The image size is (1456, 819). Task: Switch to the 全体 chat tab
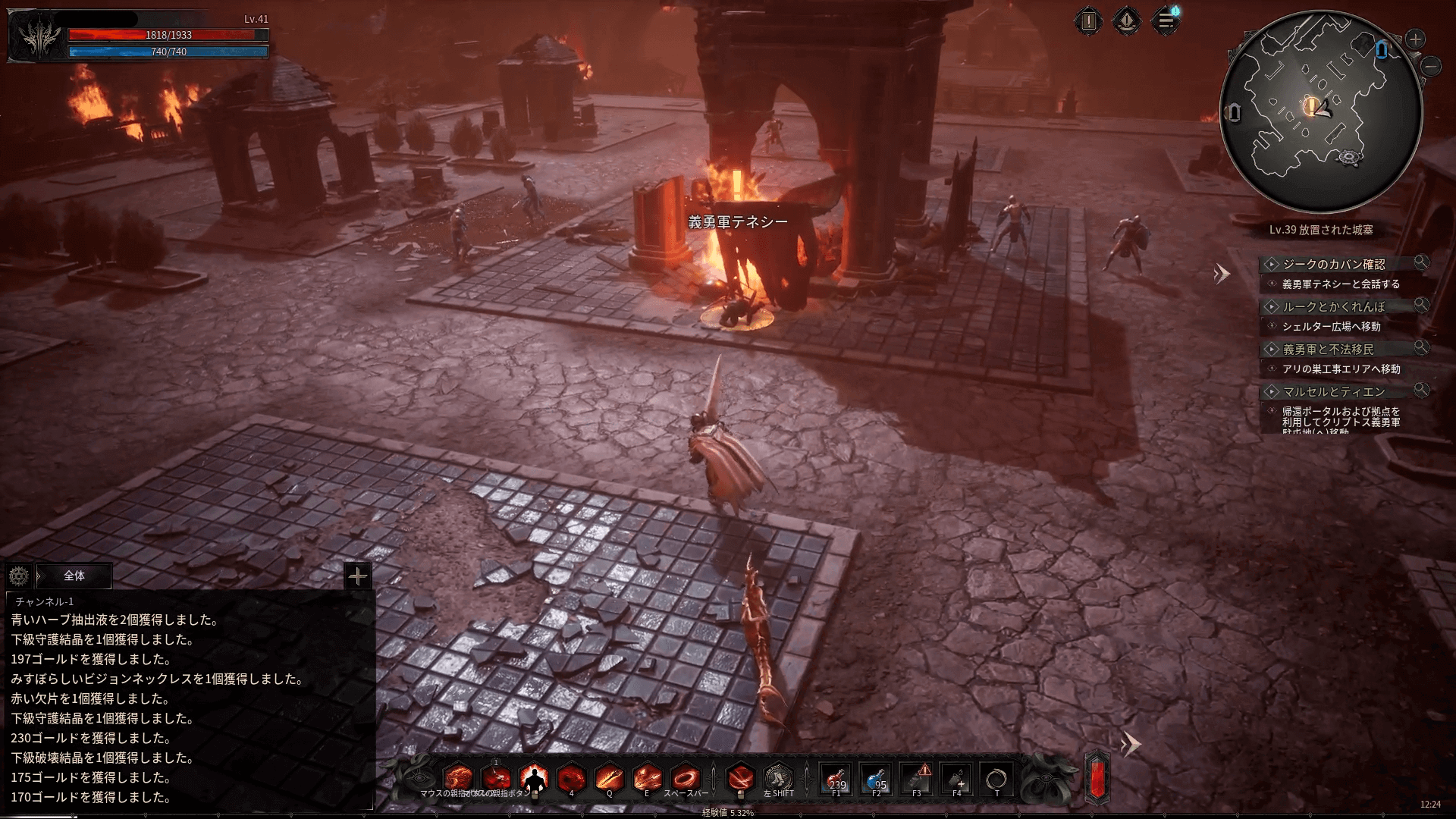coord(74,576)
